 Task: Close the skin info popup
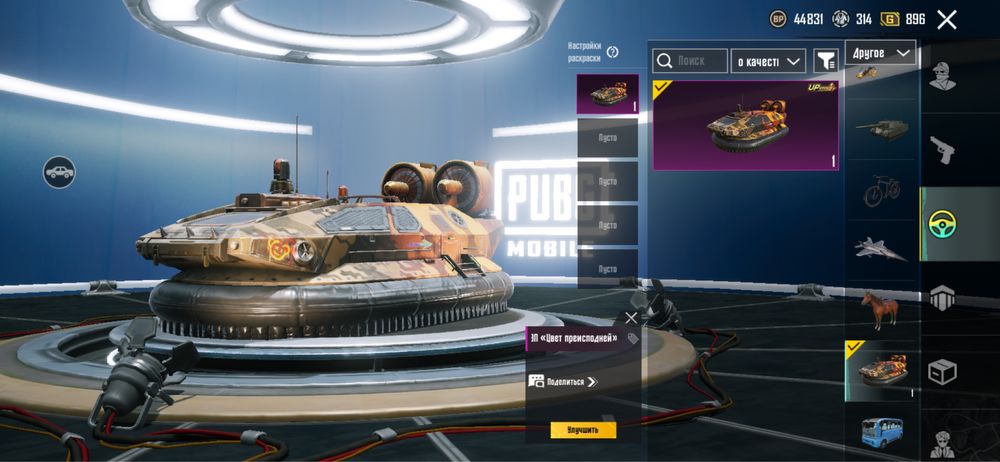[631, 318]
